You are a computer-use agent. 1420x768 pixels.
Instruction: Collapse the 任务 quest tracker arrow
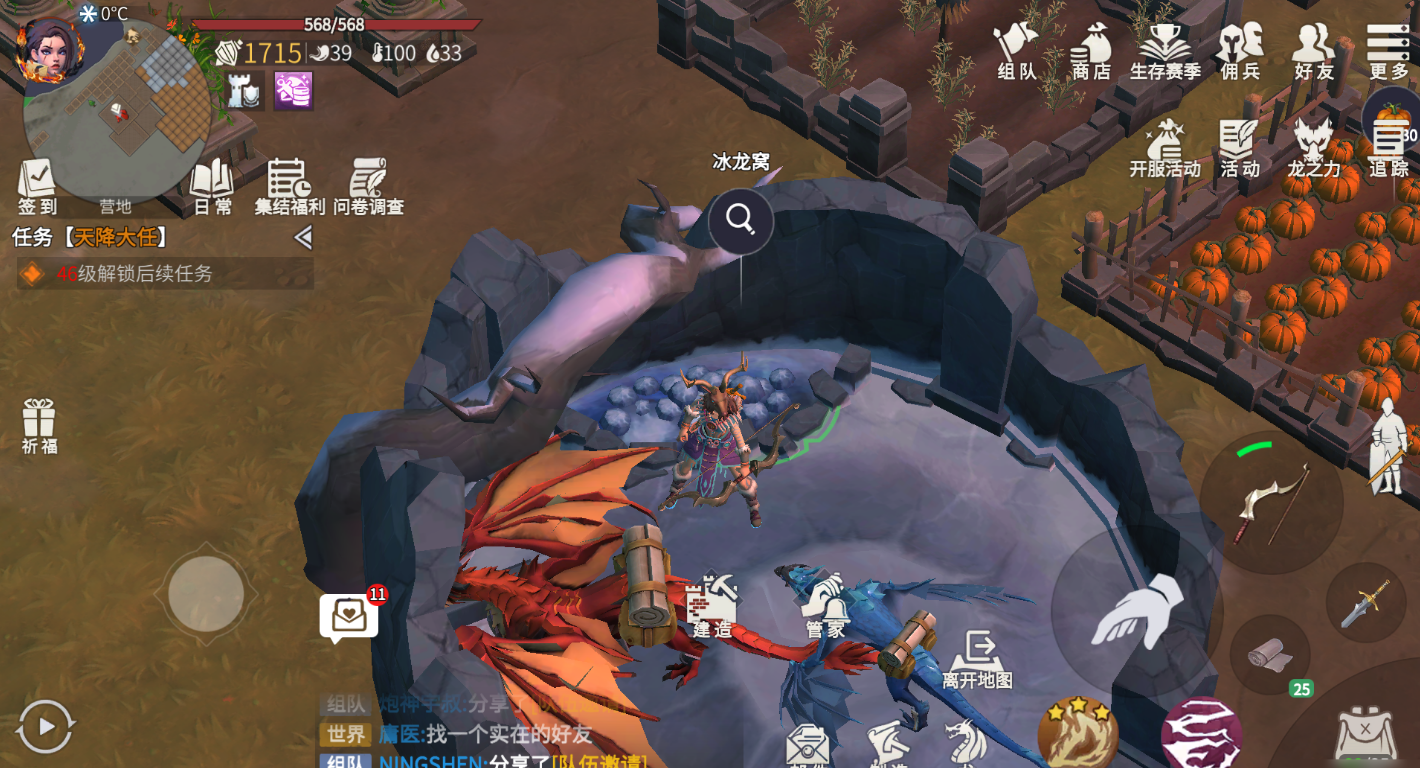(x=303, y=238)
